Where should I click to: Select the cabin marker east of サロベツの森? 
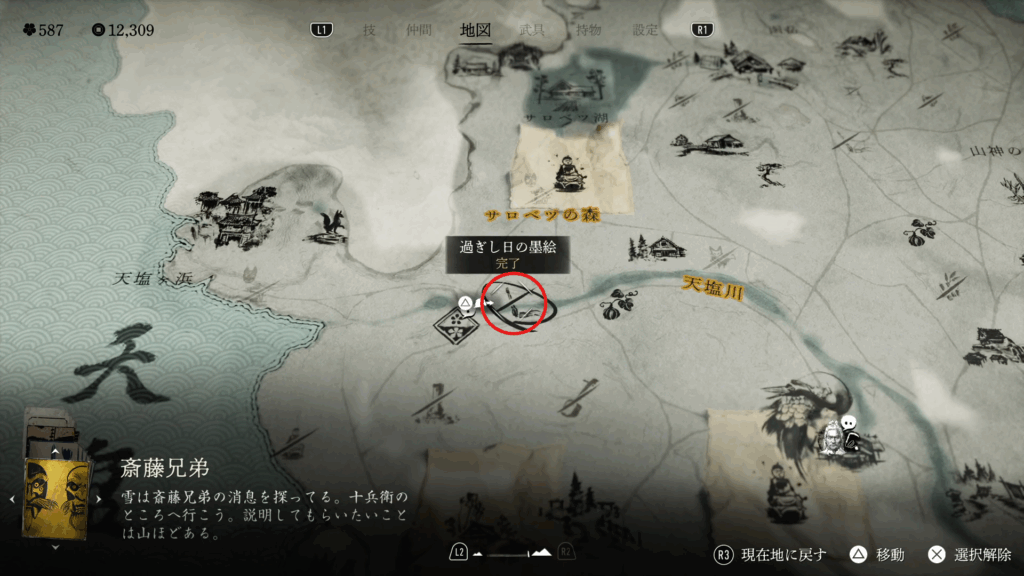[x=661, y=247]
